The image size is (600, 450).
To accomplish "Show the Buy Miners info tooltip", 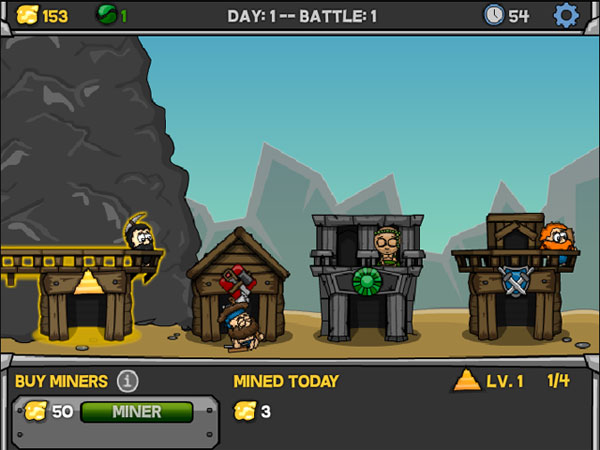I will [127, 381].
